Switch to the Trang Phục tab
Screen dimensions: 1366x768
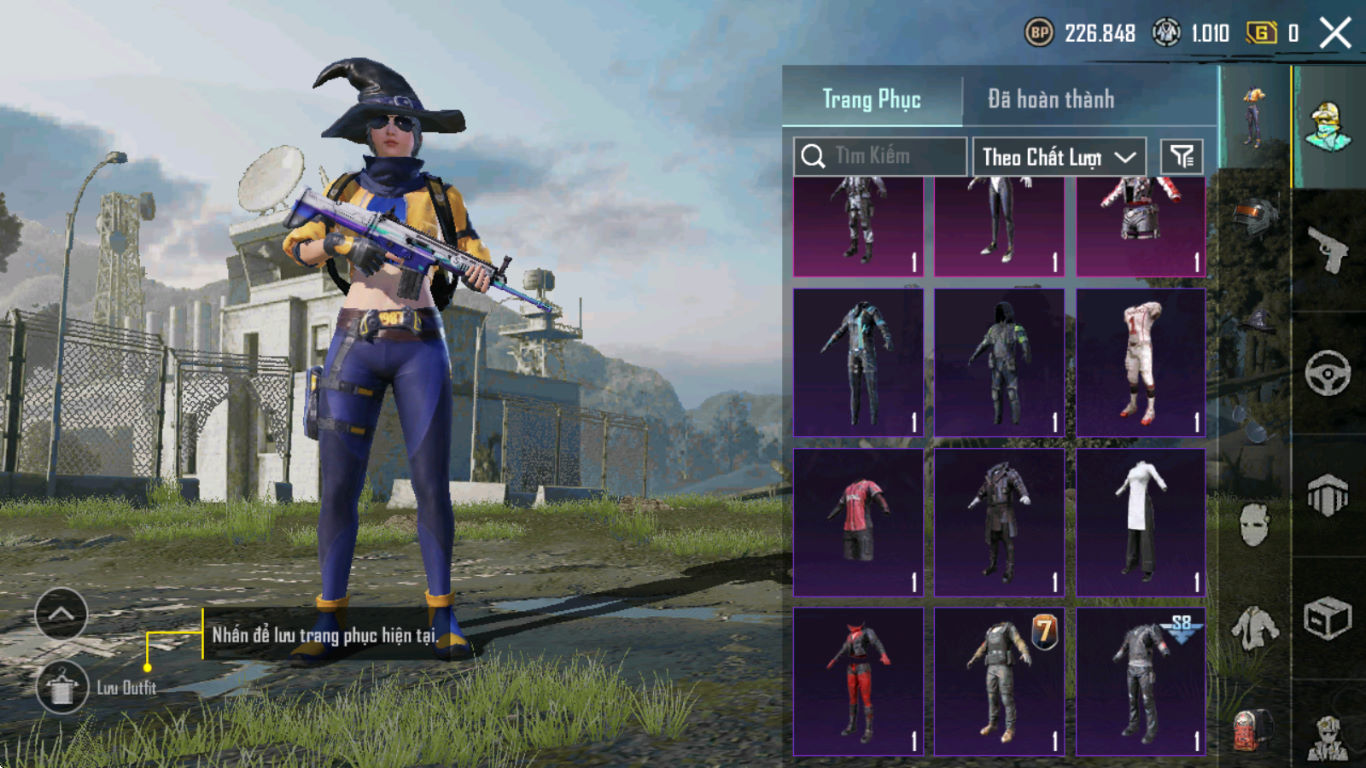[x=871, y=99]
